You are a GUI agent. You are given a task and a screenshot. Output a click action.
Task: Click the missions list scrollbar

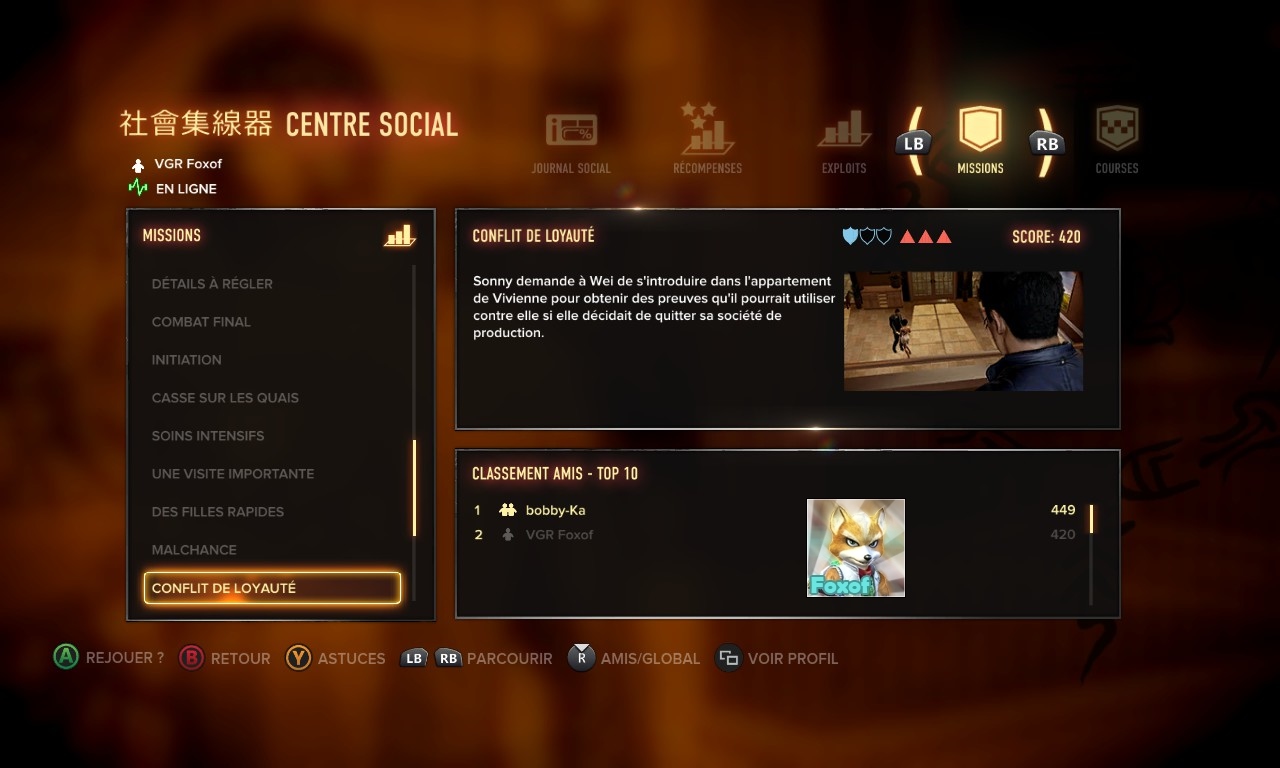414,488
